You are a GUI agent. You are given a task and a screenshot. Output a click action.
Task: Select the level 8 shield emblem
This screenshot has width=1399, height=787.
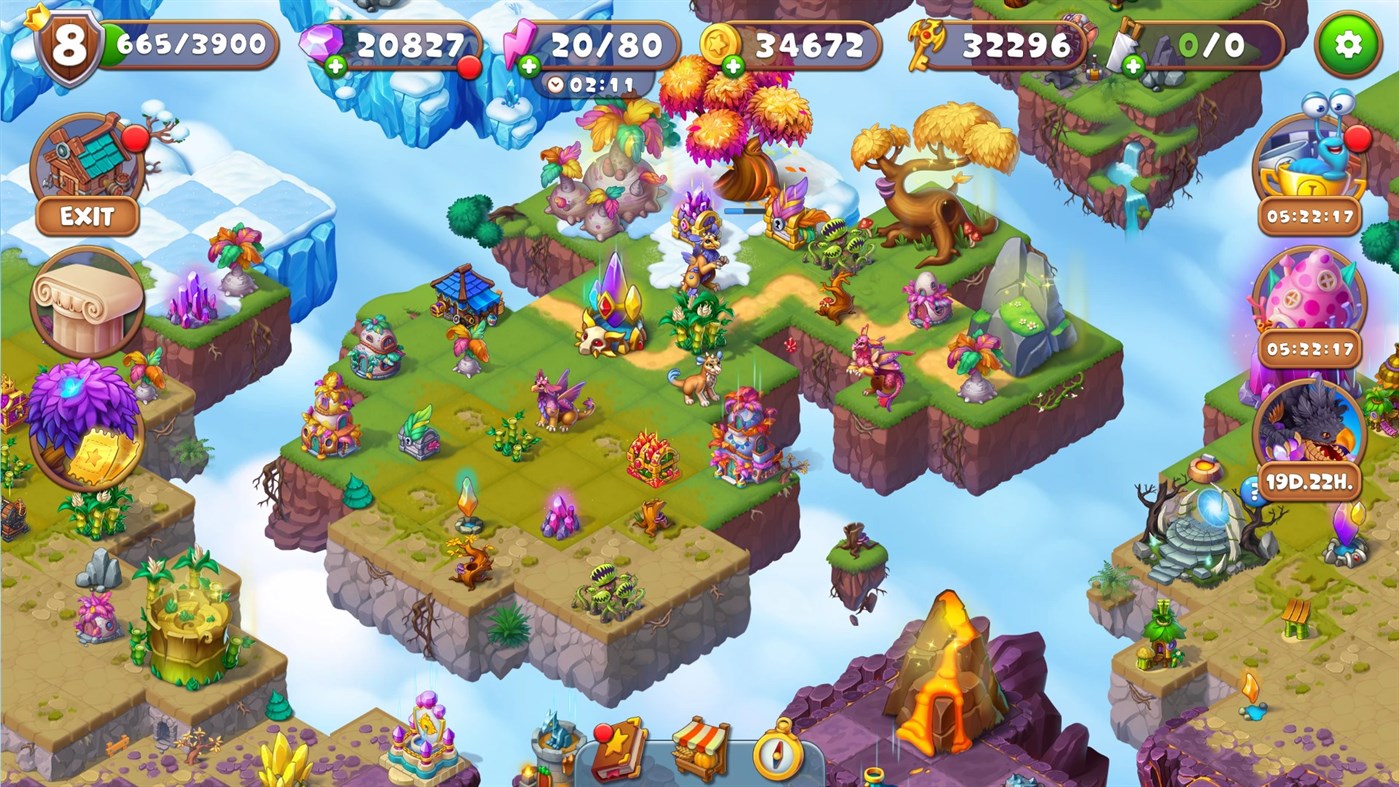point(67,42)
